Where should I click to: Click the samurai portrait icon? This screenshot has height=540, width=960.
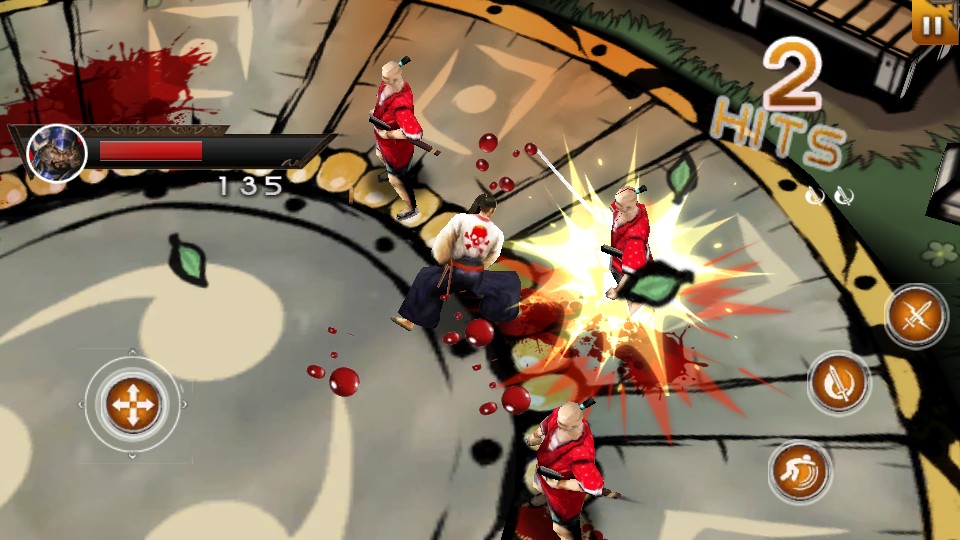(56, 153)
